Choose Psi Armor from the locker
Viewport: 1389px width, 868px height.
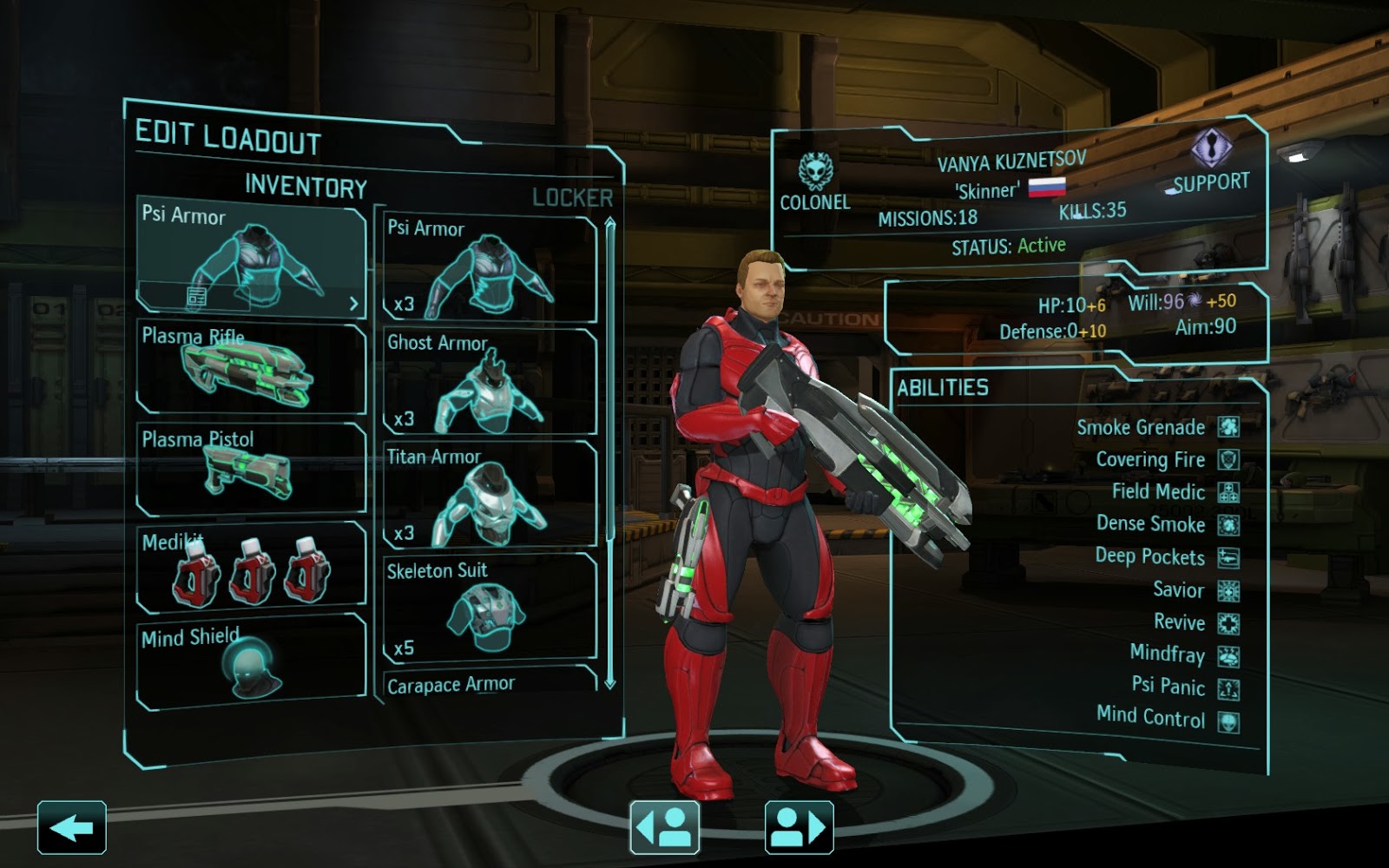[490, 269]
